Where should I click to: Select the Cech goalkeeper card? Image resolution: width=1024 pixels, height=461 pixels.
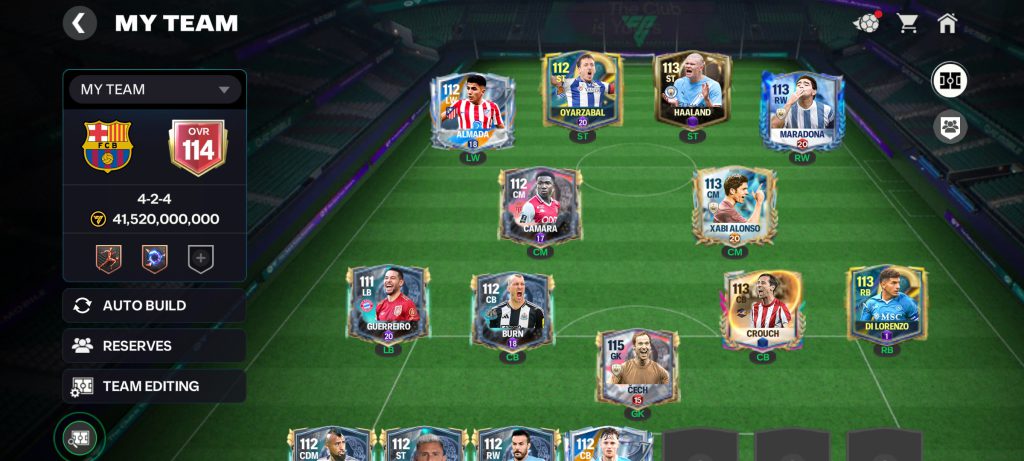coord(637,370)
